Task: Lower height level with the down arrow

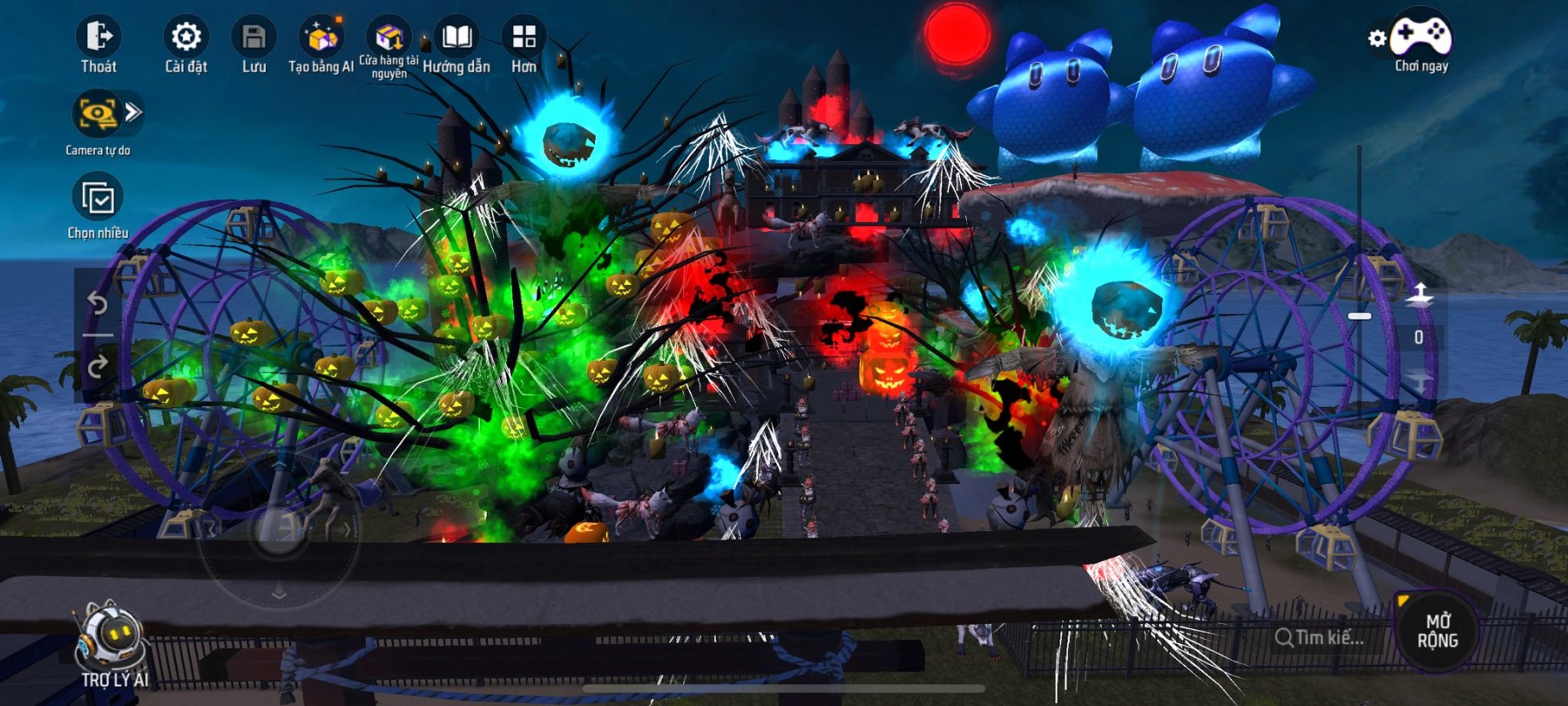Action: 1420,381
